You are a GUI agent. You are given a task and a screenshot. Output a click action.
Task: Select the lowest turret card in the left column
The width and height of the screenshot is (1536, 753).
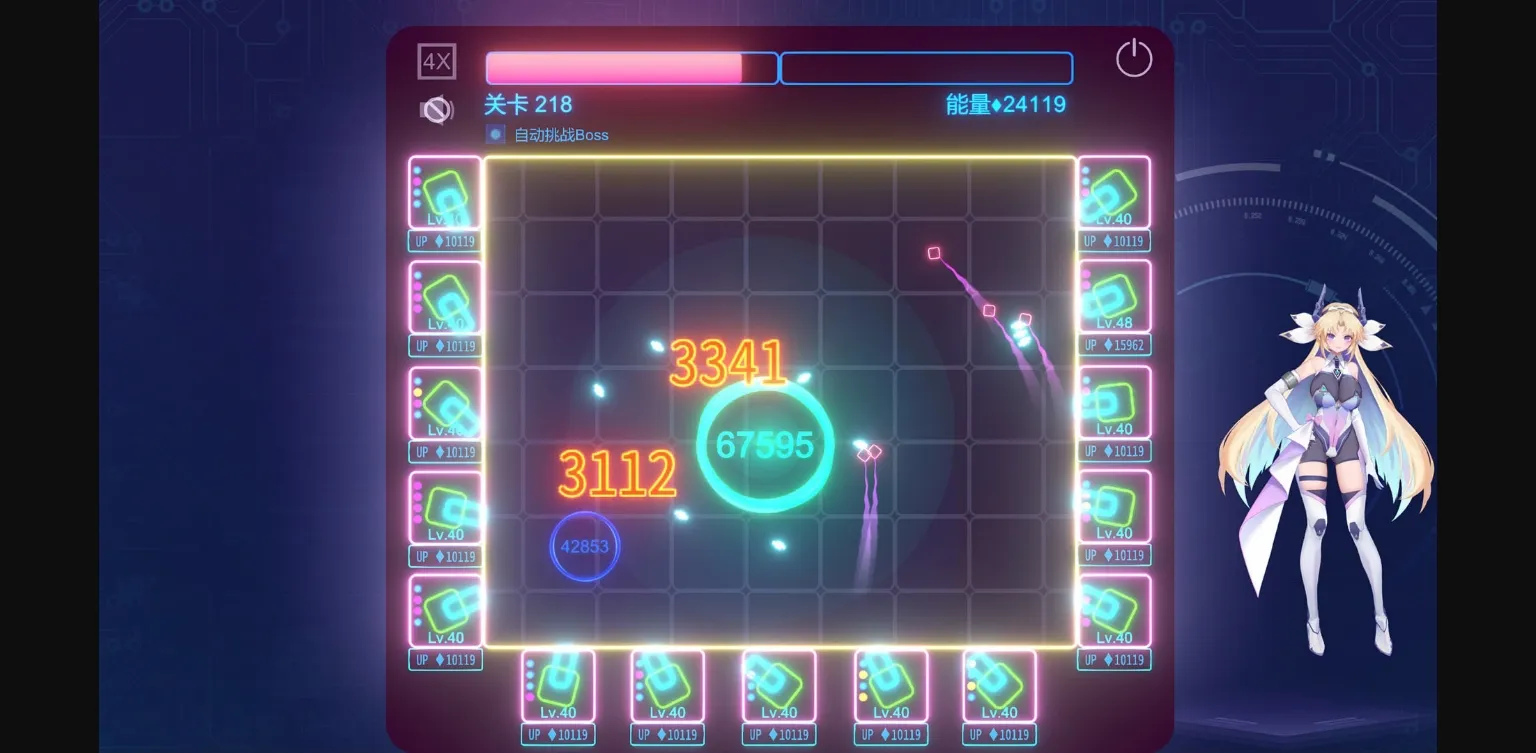tap(443, 610)
